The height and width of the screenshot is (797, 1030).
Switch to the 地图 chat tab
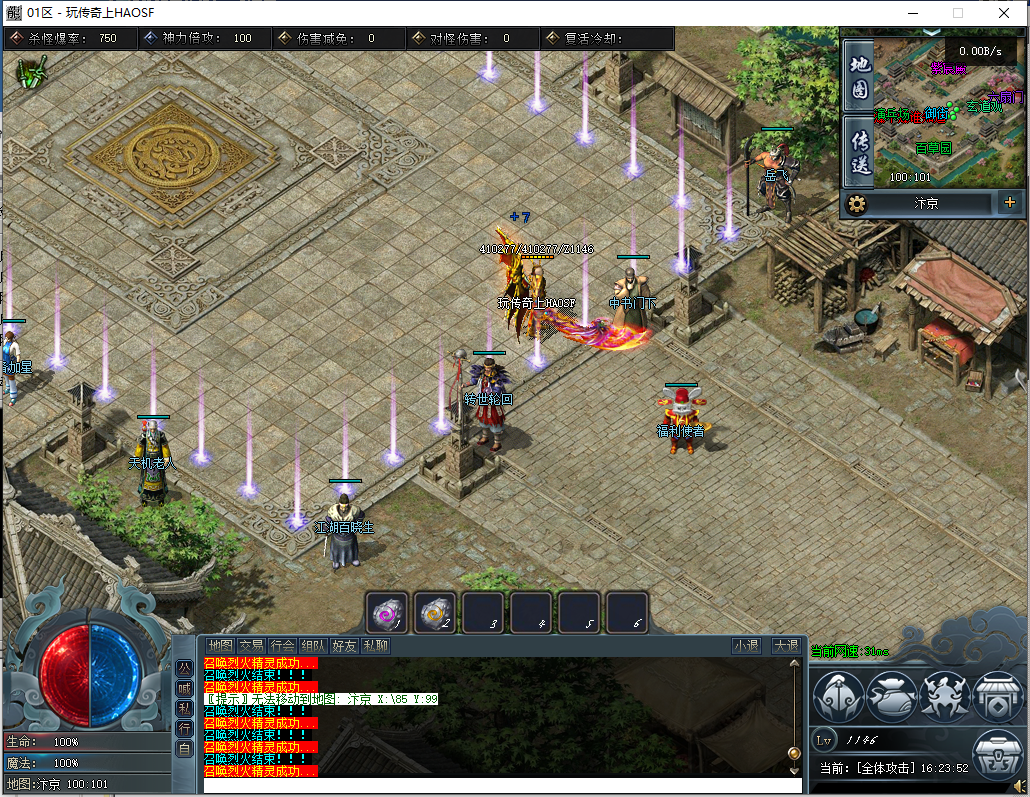(220, 646)
